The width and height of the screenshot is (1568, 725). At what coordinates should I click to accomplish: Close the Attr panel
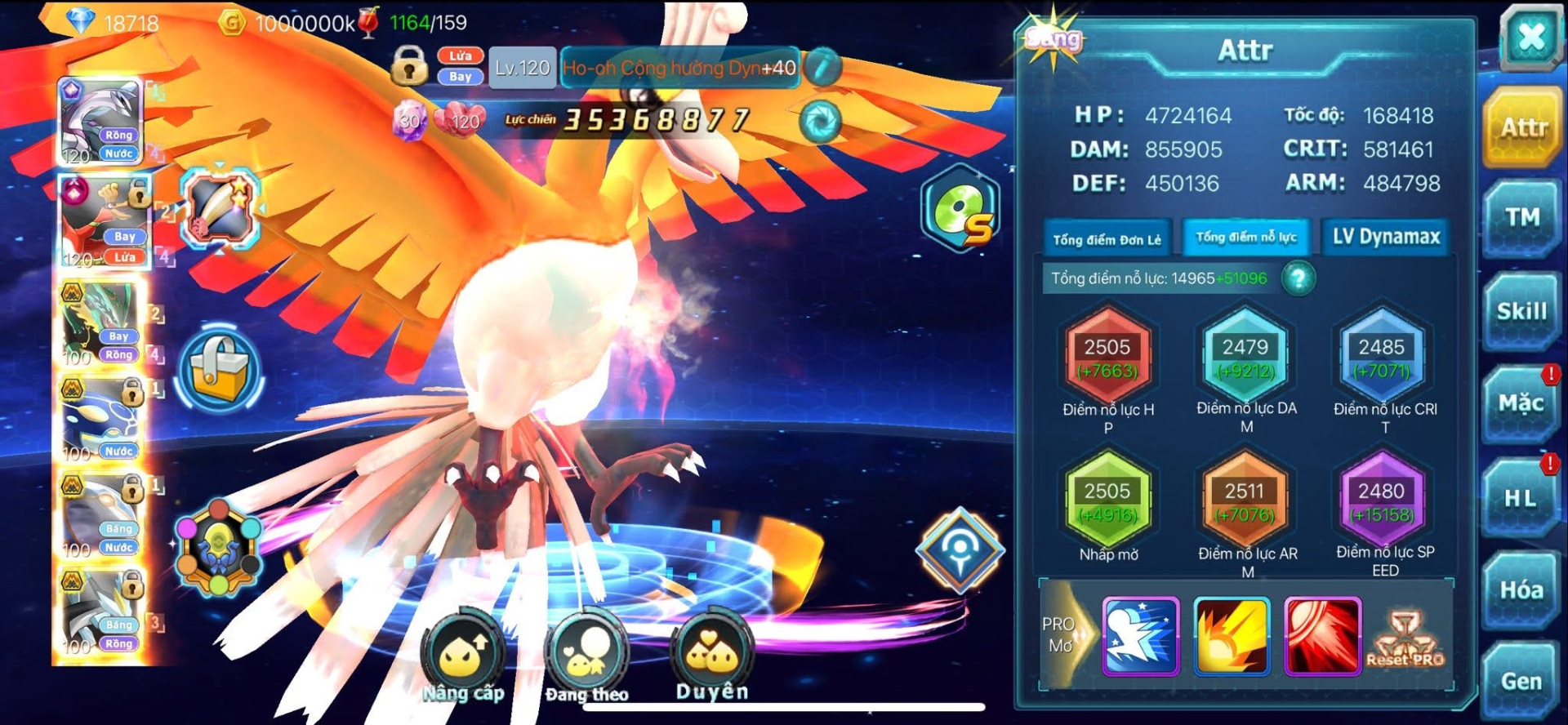pyautogui.click(x=1530, y=37)
